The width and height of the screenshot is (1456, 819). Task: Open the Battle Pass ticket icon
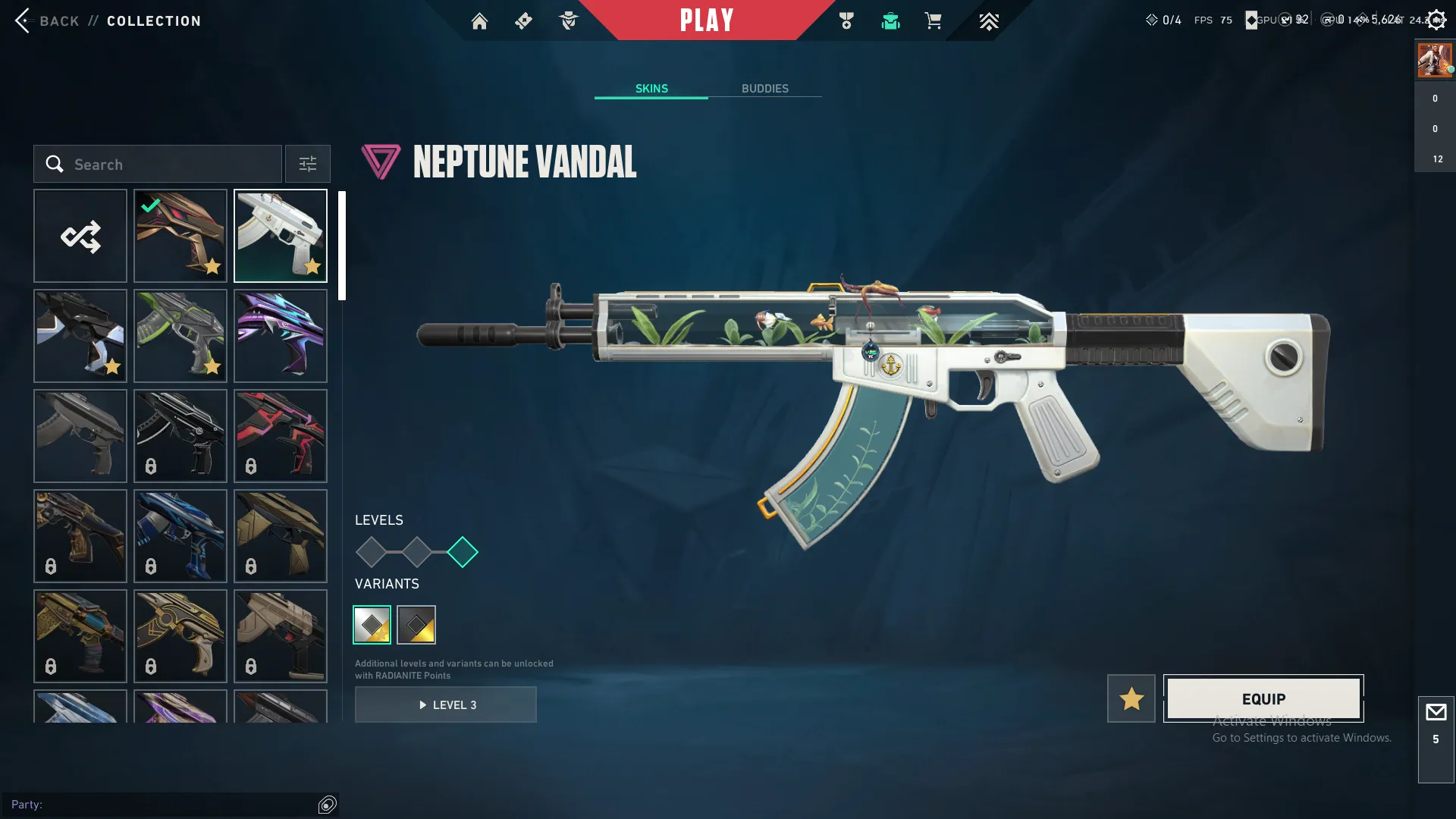point(523,20)
